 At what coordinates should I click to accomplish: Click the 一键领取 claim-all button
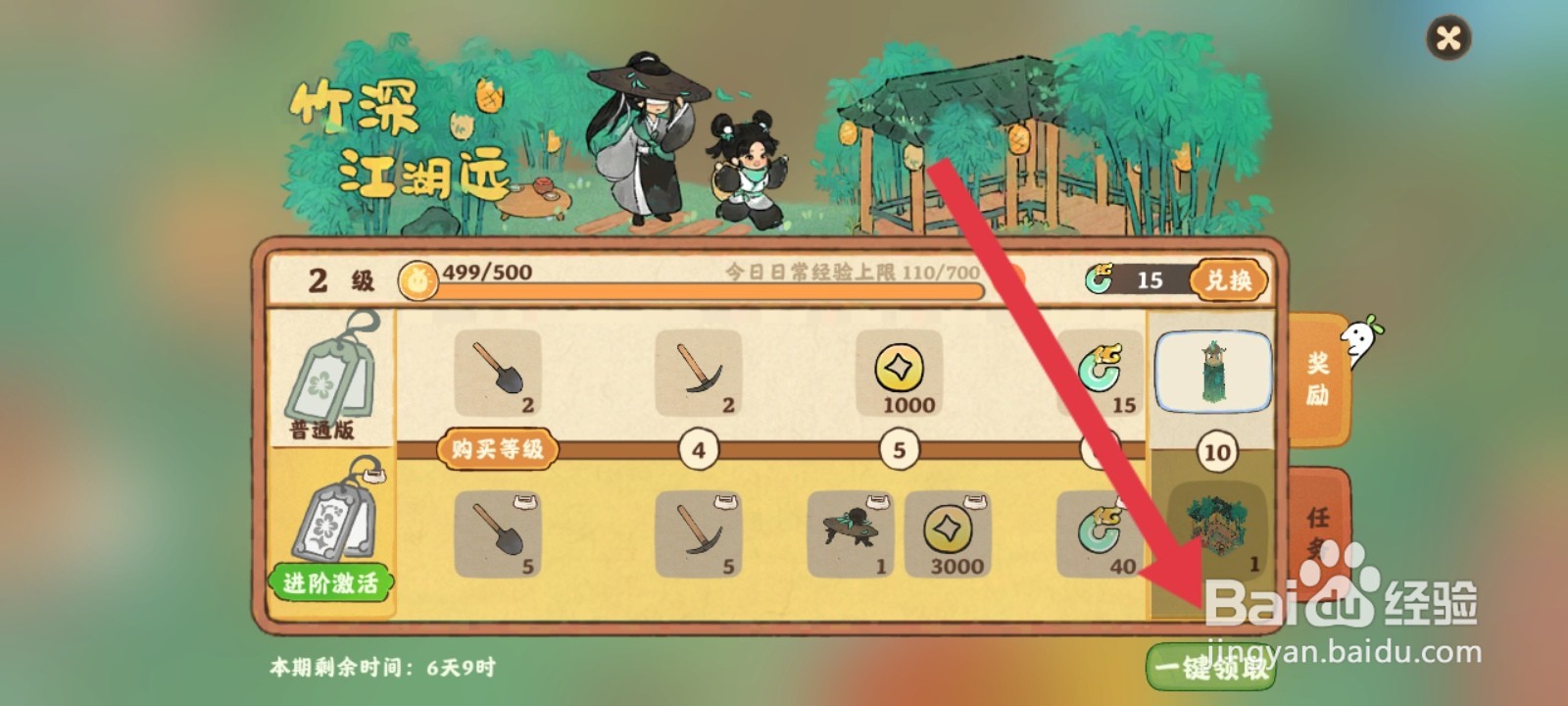1211,665
